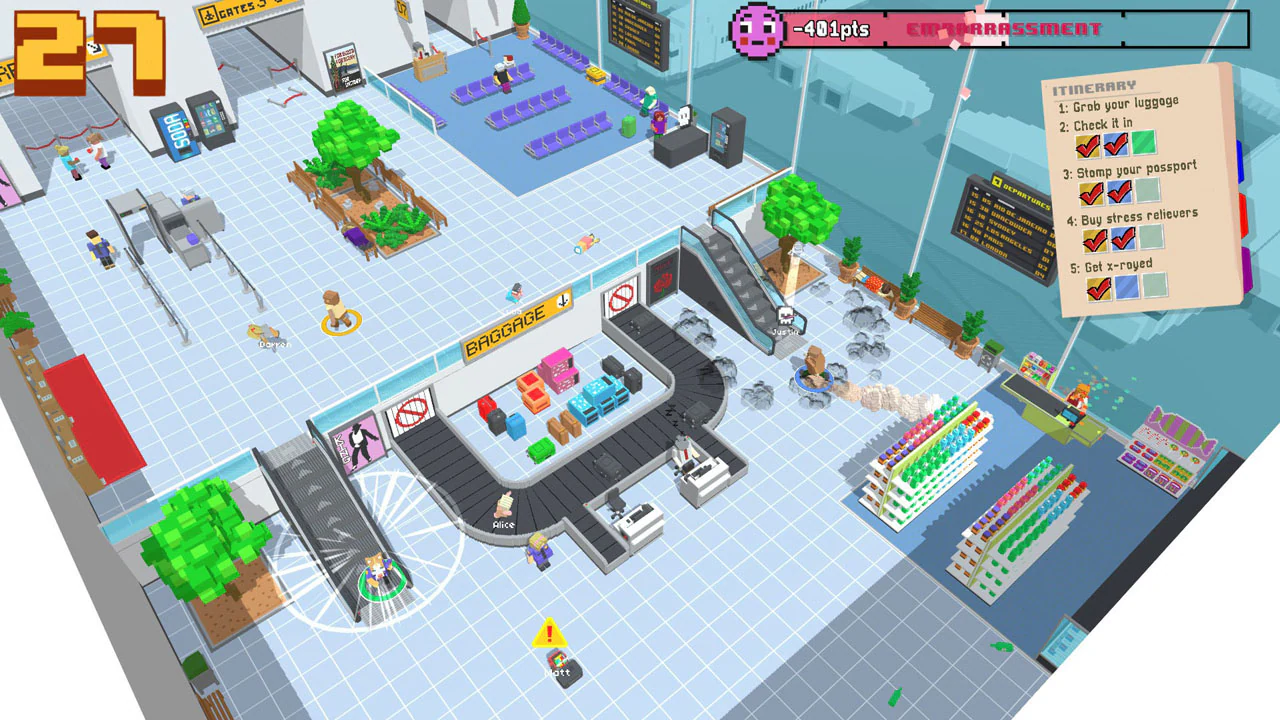Click the arrow icon on the DEPARTURES board header
Image resolution: width=1280 pixels, height=720 pixels.
coord(996,181)
